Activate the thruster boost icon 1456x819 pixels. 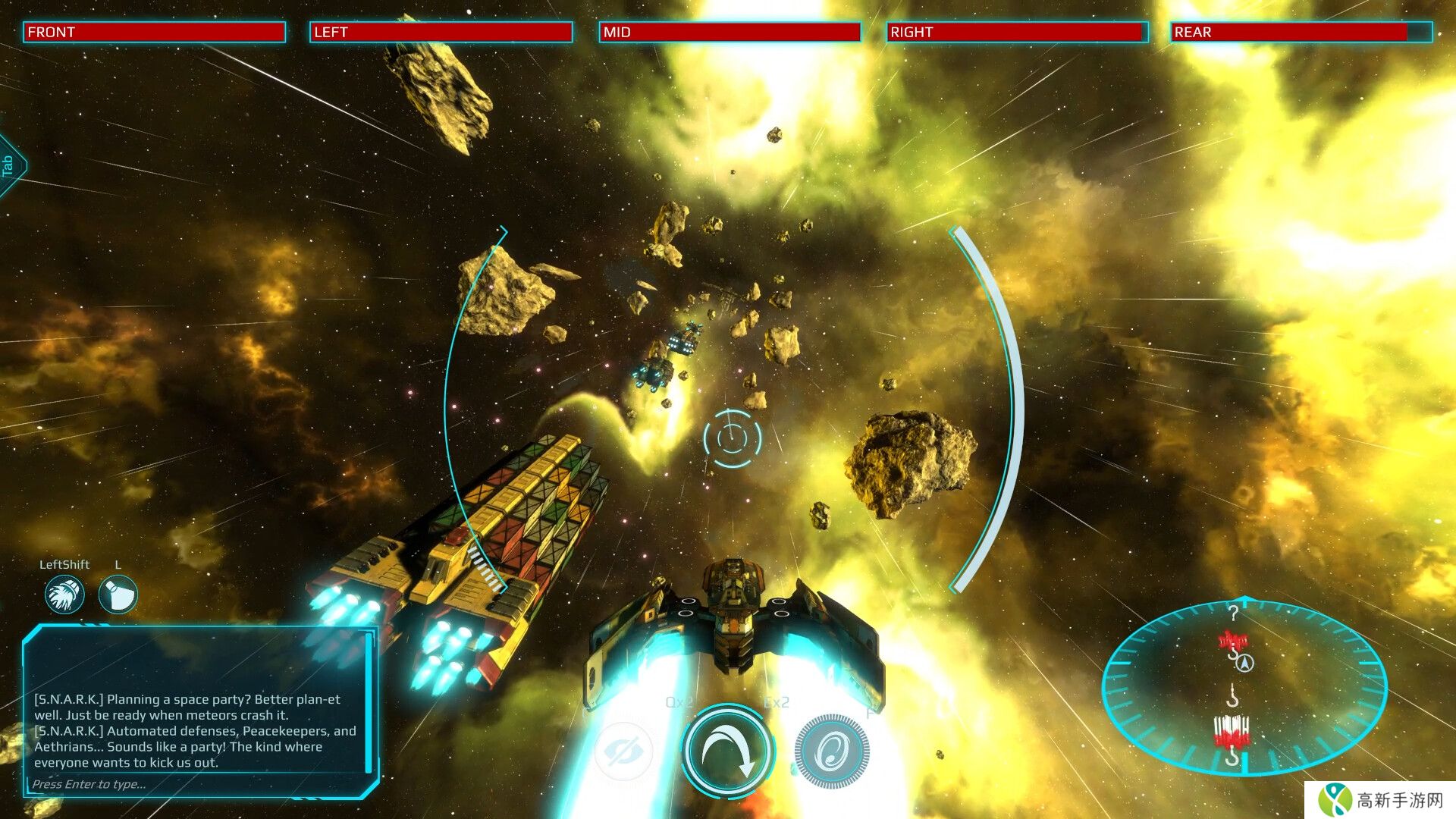64,594
